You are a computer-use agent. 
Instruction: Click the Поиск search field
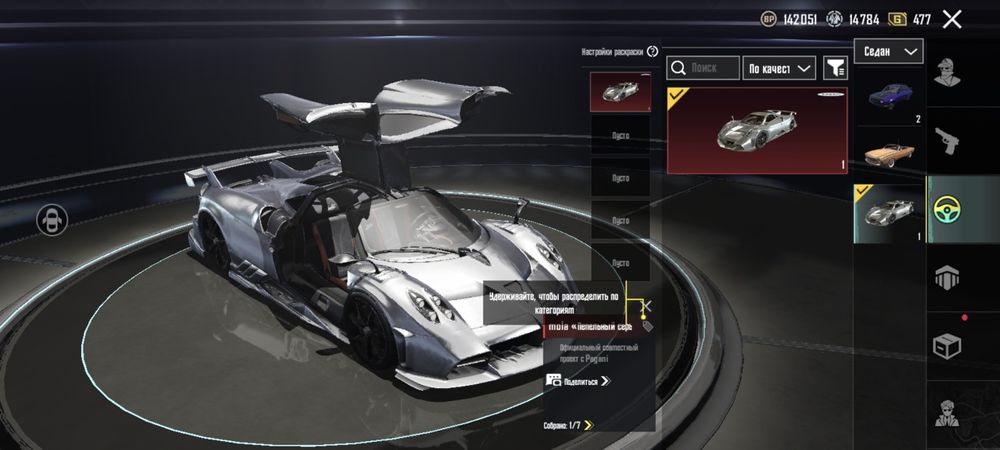(703, 68)
